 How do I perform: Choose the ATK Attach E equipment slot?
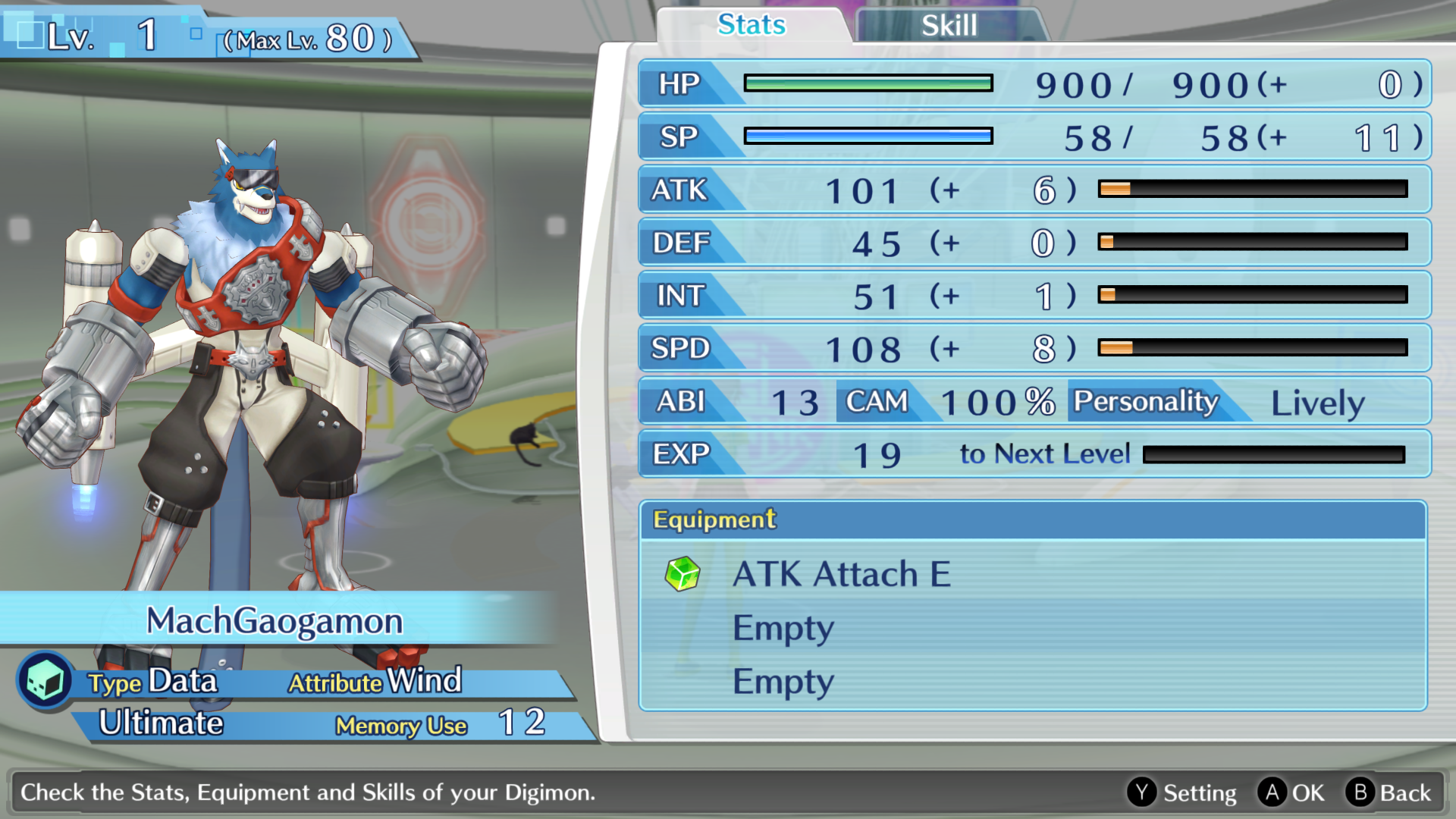tap(842, 574)
